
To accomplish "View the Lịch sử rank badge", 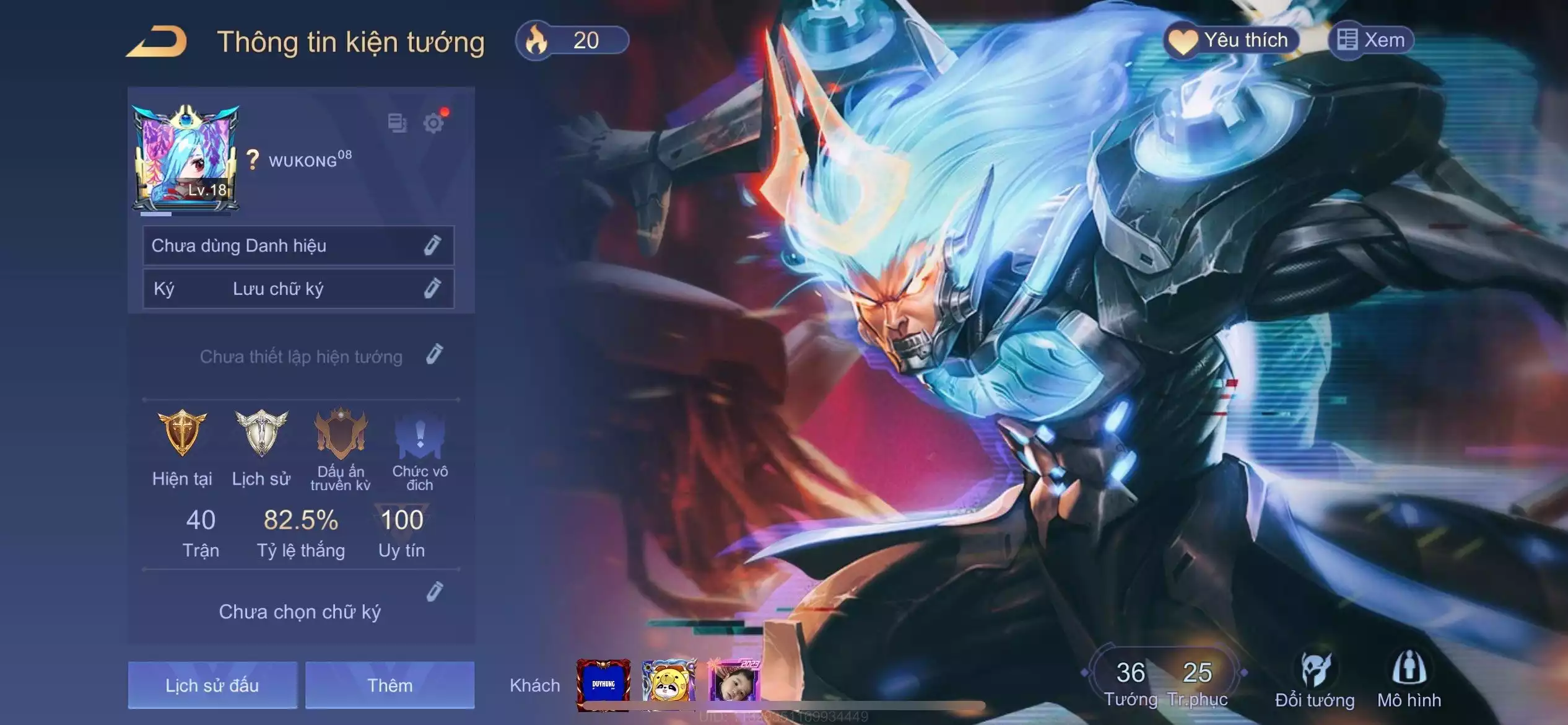I will pyautogui.click(x=261, y=434).
